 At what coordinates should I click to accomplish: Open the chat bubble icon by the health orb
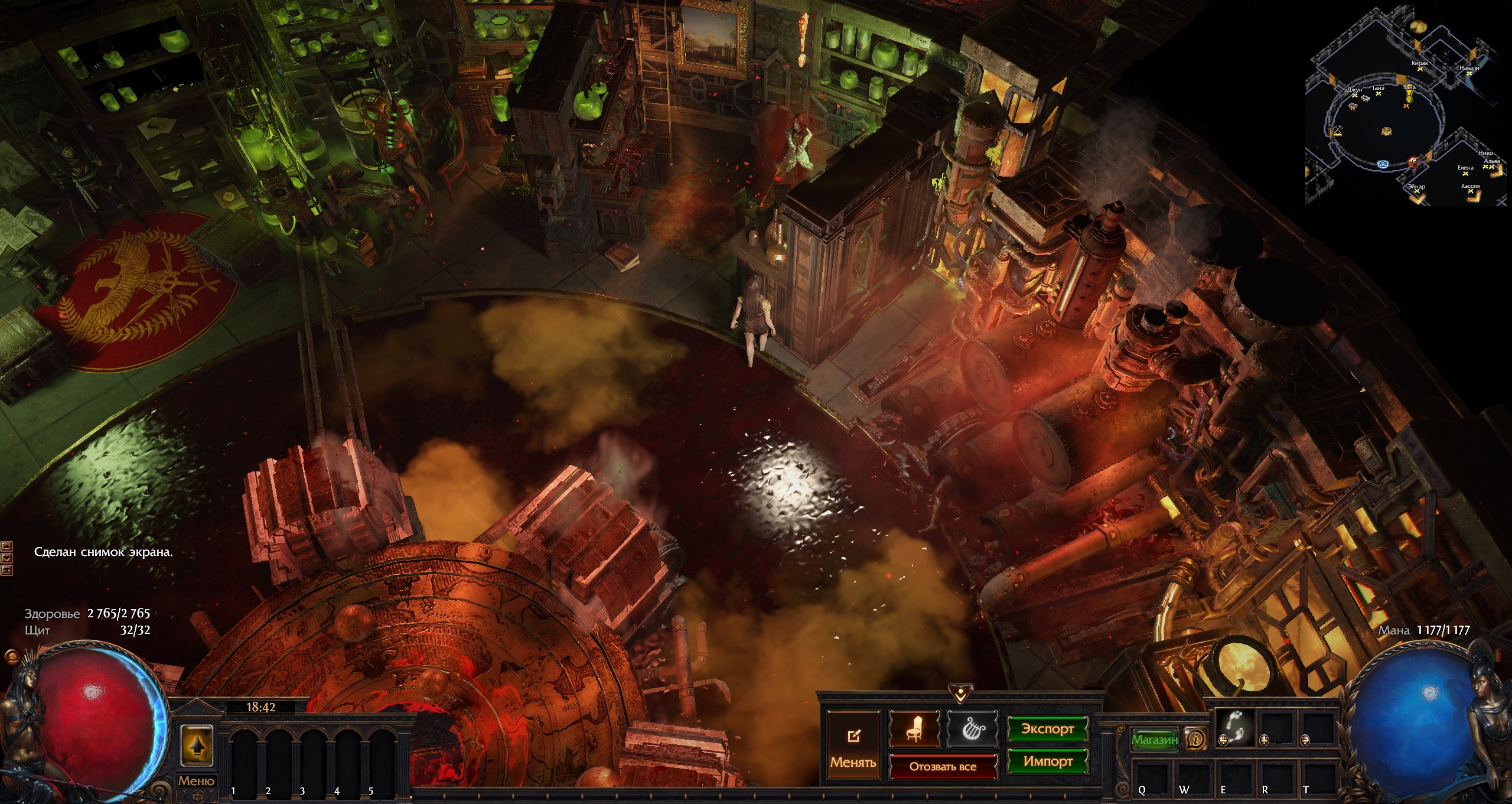pos(11,657)
